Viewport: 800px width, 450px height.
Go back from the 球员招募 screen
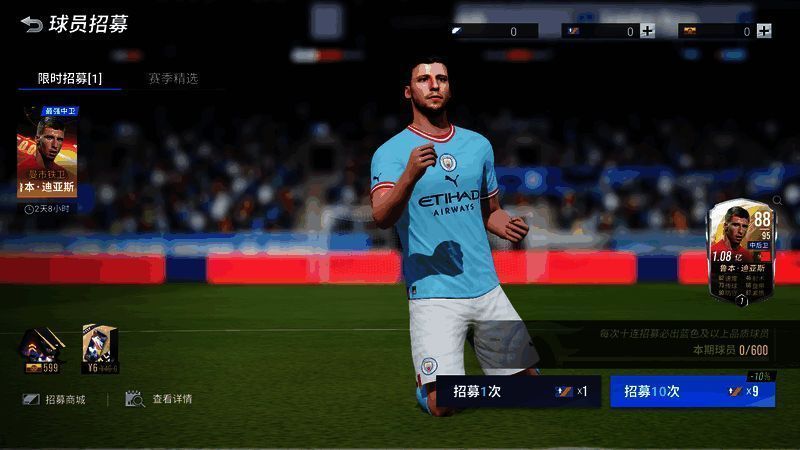point(32,24)
